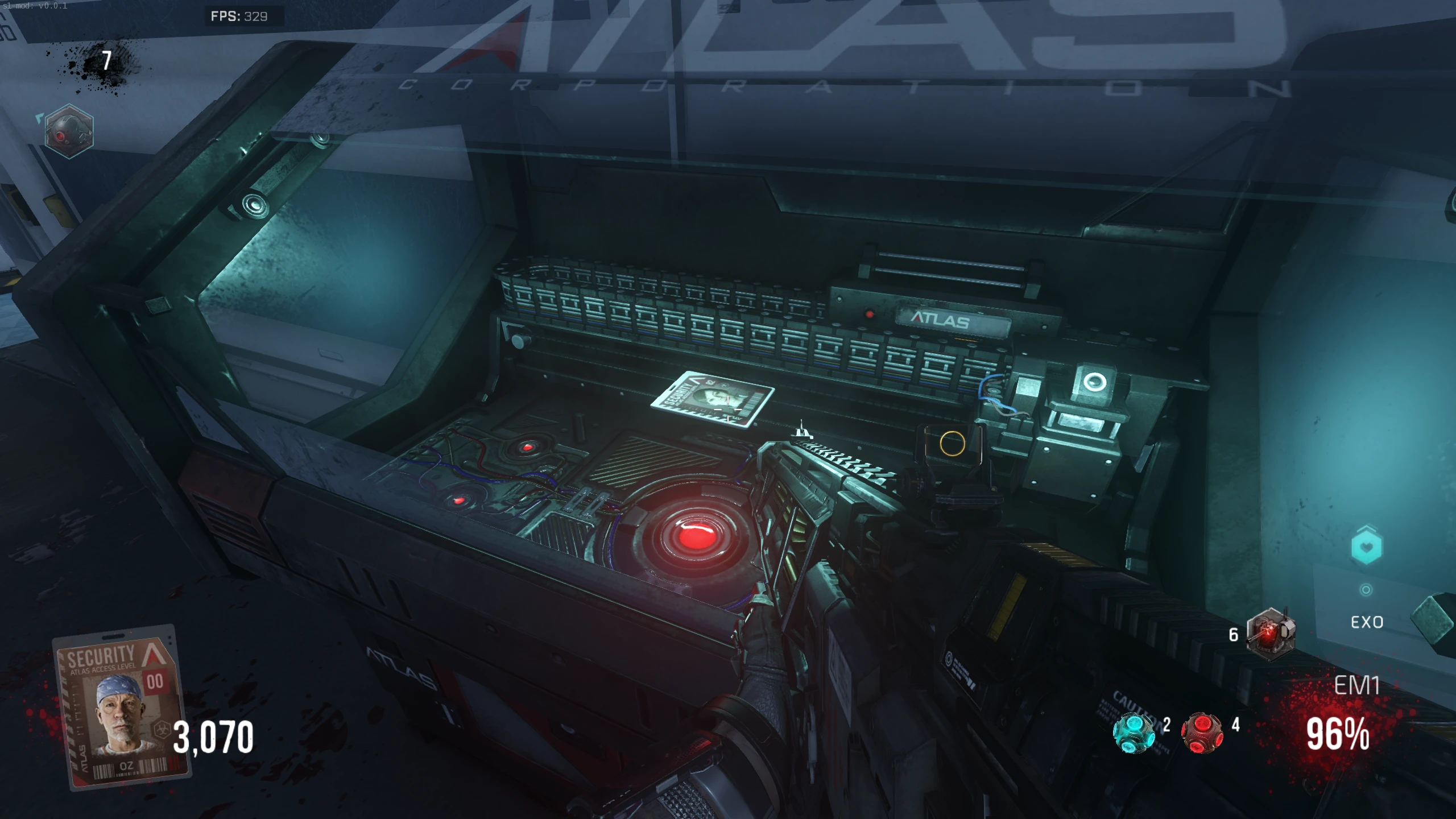The height and width of the screenshot is (819, 1456).
Task: Activate the red laser turret icon
Action: (x=1271, y=634)
